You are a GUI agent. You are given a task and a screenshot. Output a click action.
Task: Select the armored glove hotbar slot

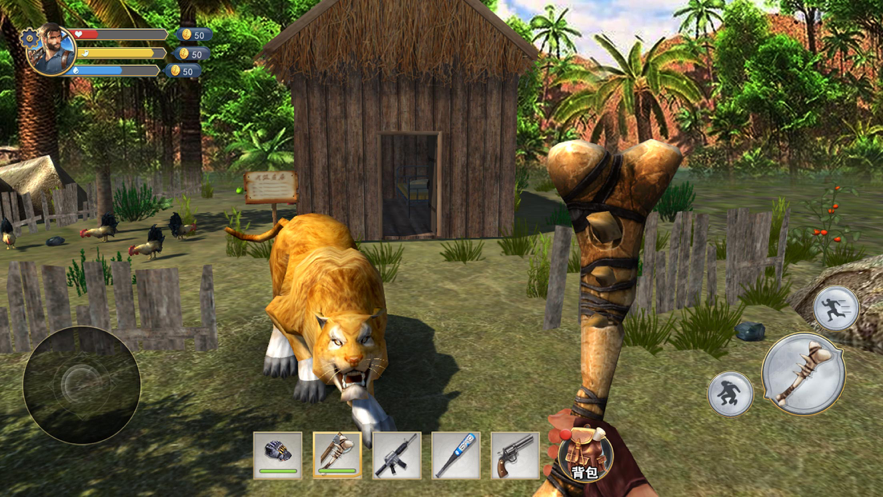(277, 455)
